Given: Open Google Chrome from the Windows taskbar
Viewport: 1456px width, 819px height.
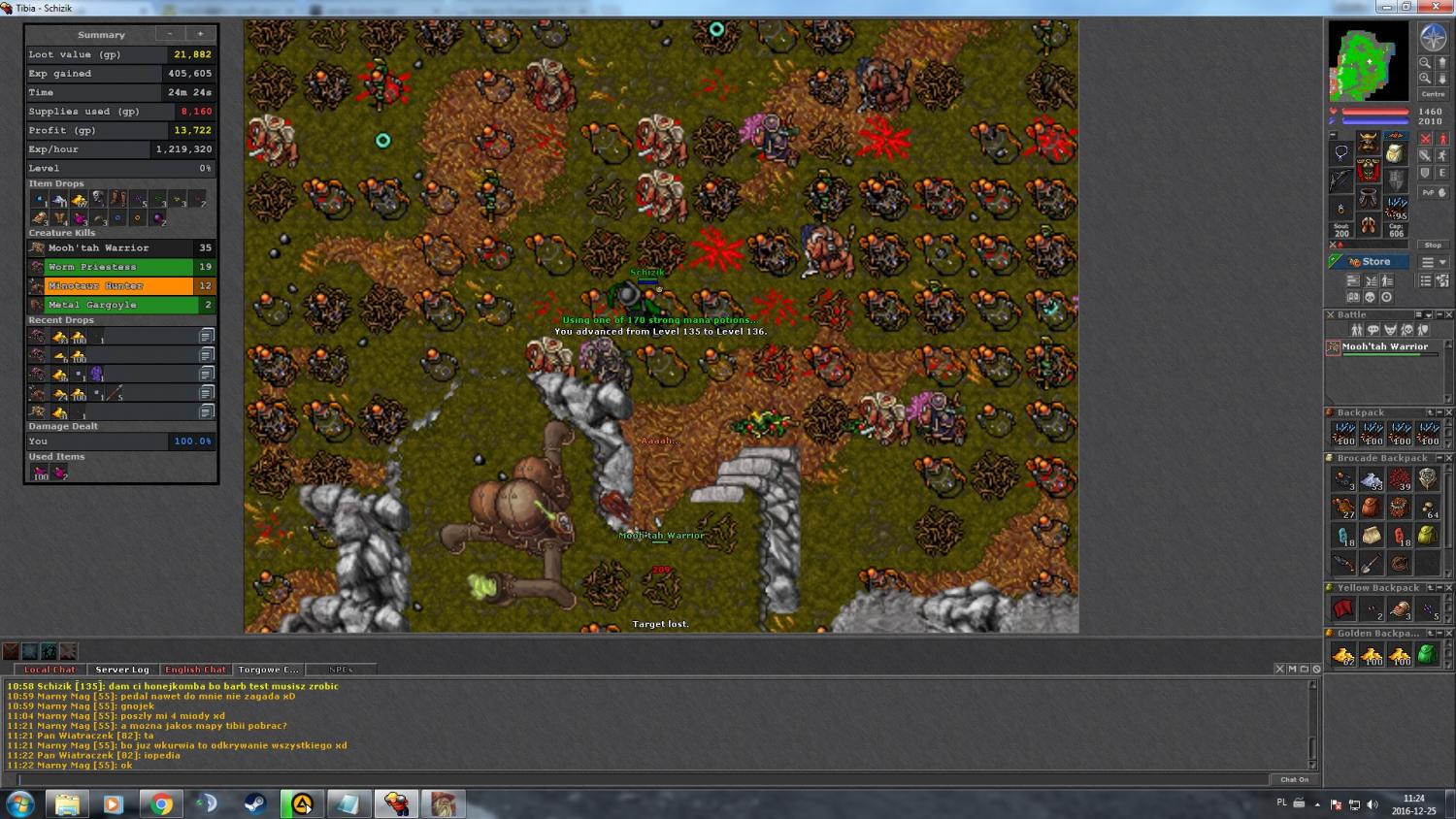Looking at the screenshot, I should 161,804.
